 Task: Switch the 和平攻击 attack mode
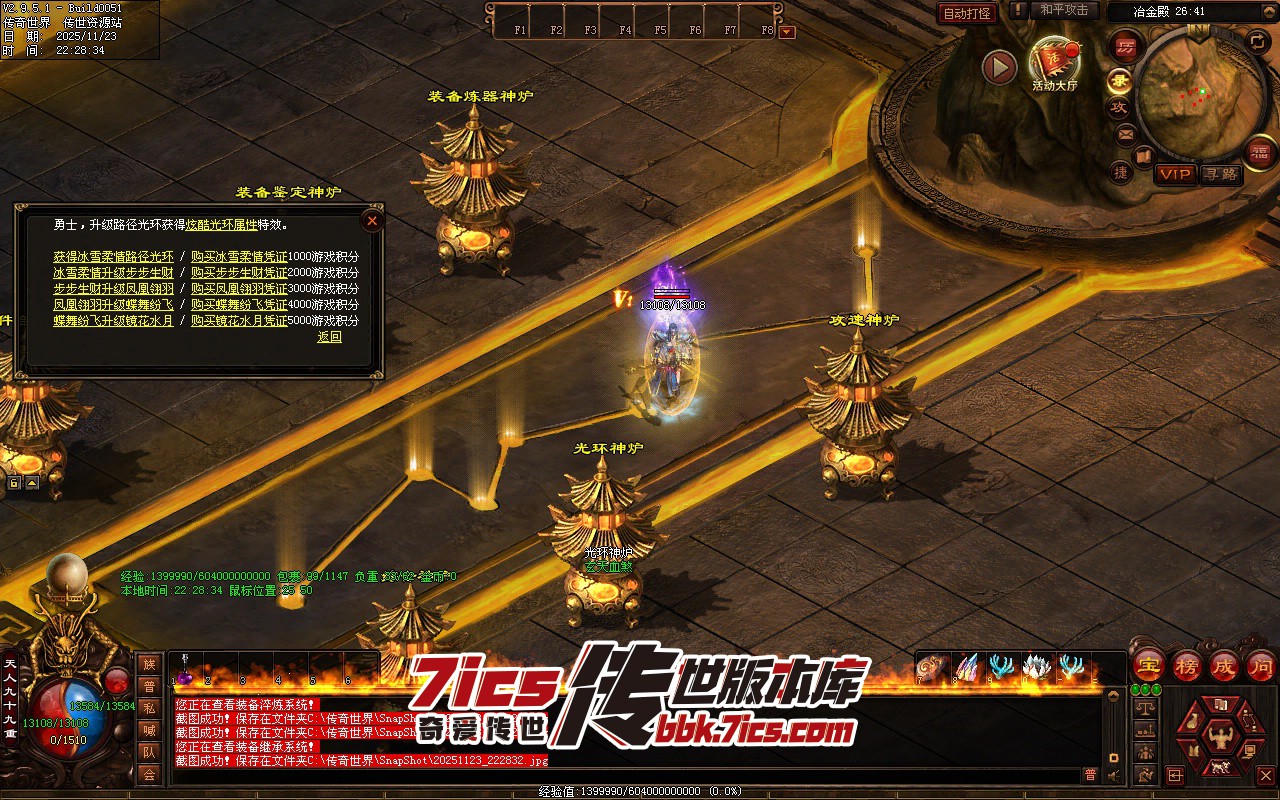pyautogui.click(x=1063, y=10)
